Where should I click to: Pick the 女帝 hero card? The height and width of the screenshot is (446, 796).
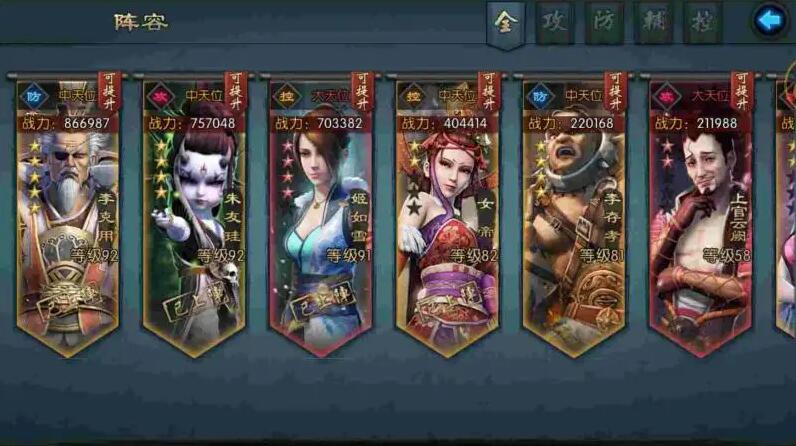click(x=447, y=220)
